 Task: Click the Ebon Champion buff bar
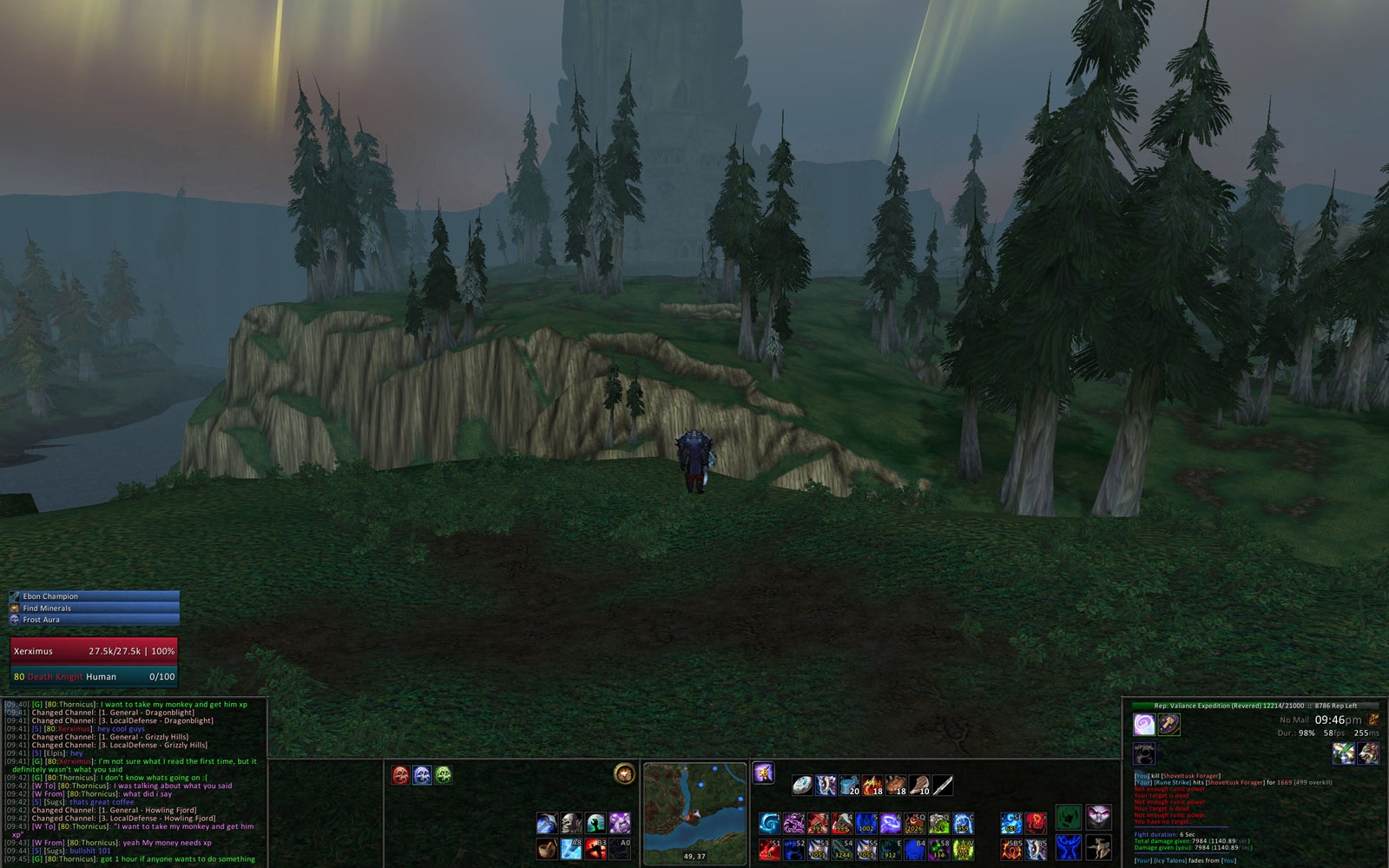tap(94, 596)
